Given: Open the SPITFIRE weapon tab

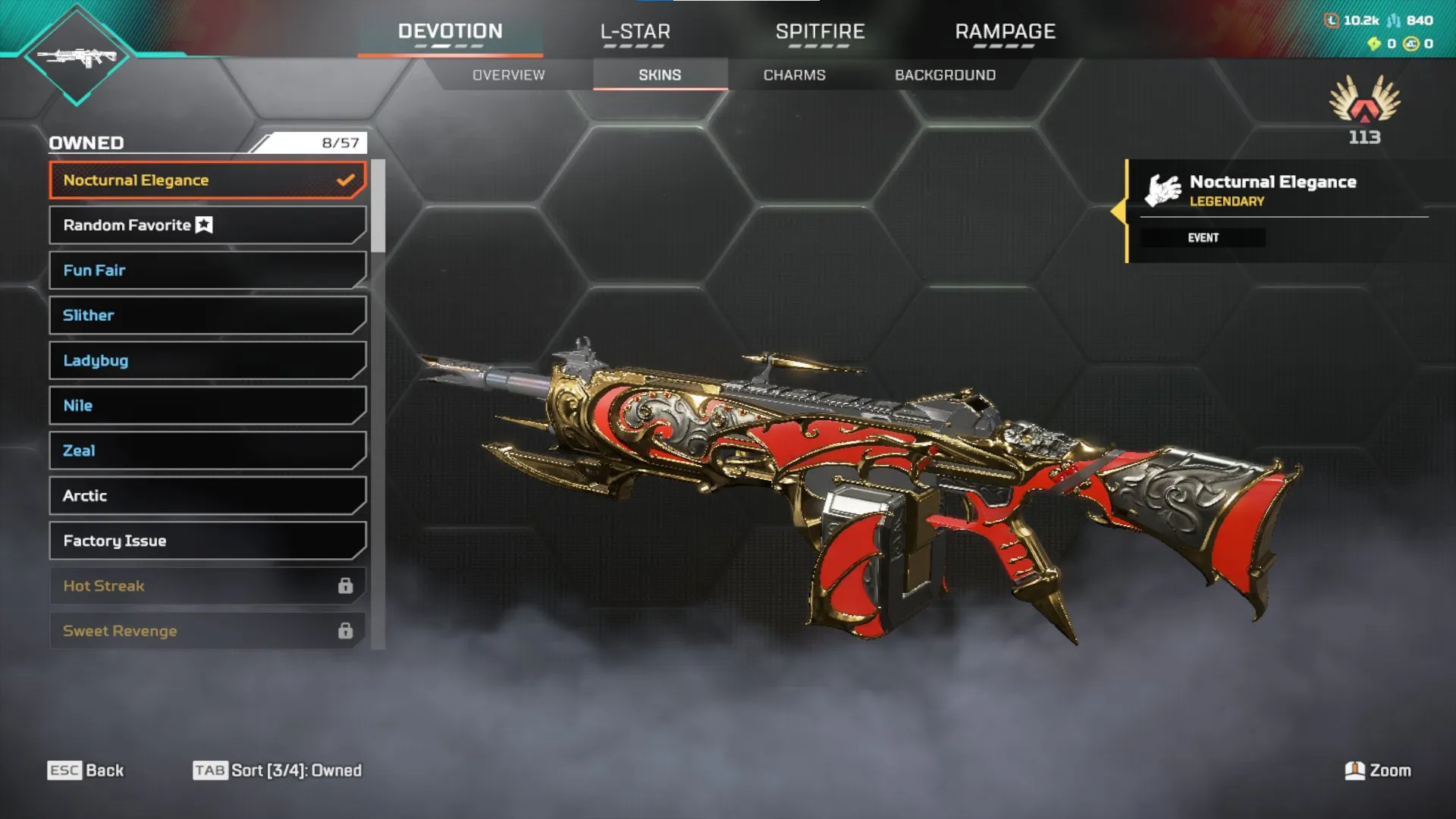Looking at the screenshot, I should (820, 32).
